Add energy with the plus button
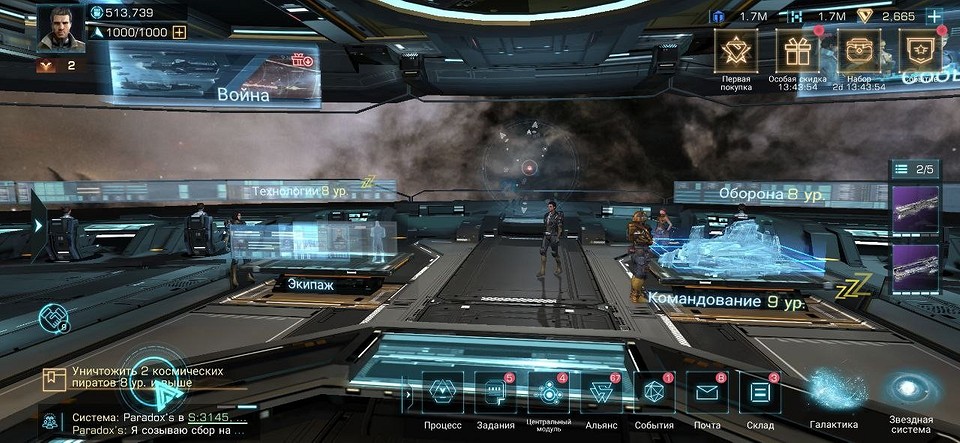Image resolution: width=960 pixels, height=443 pixels. [x=179, y=32]
